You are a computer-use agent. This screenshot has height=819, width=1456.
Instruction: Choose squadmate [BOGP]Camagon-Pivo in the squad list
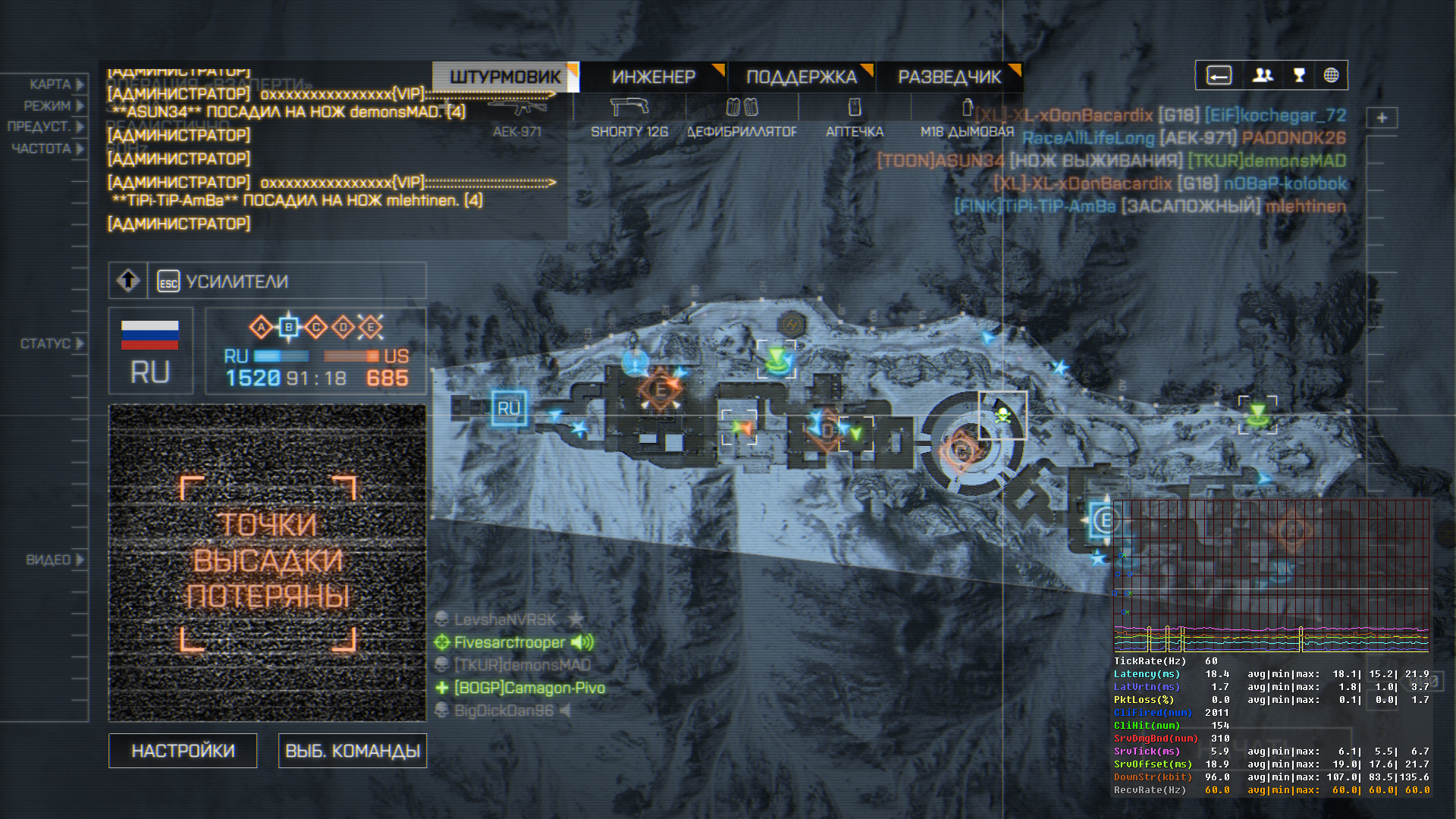coord(529,688)
